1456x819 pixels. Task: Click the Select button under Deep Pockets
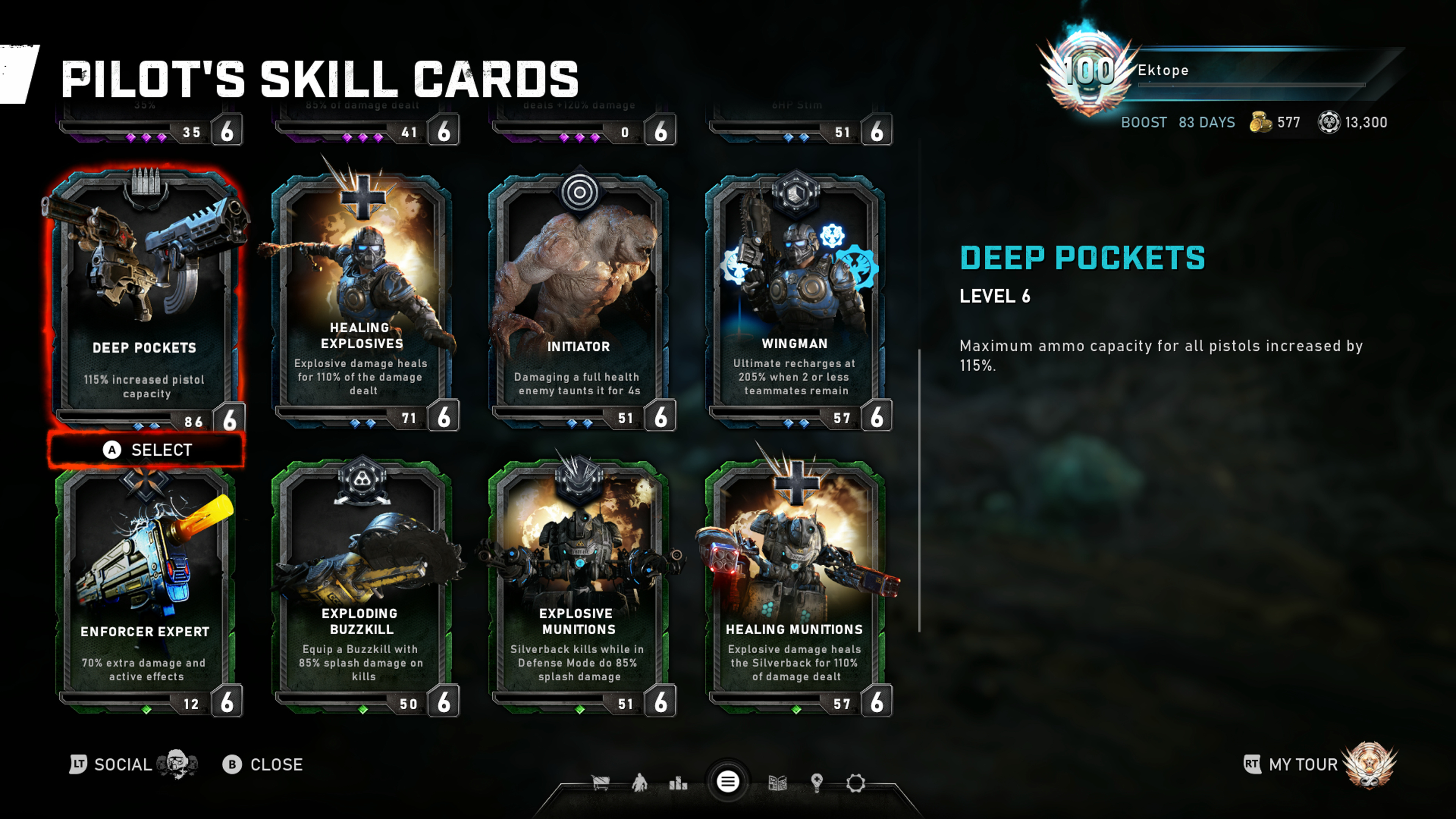(147, 450)
